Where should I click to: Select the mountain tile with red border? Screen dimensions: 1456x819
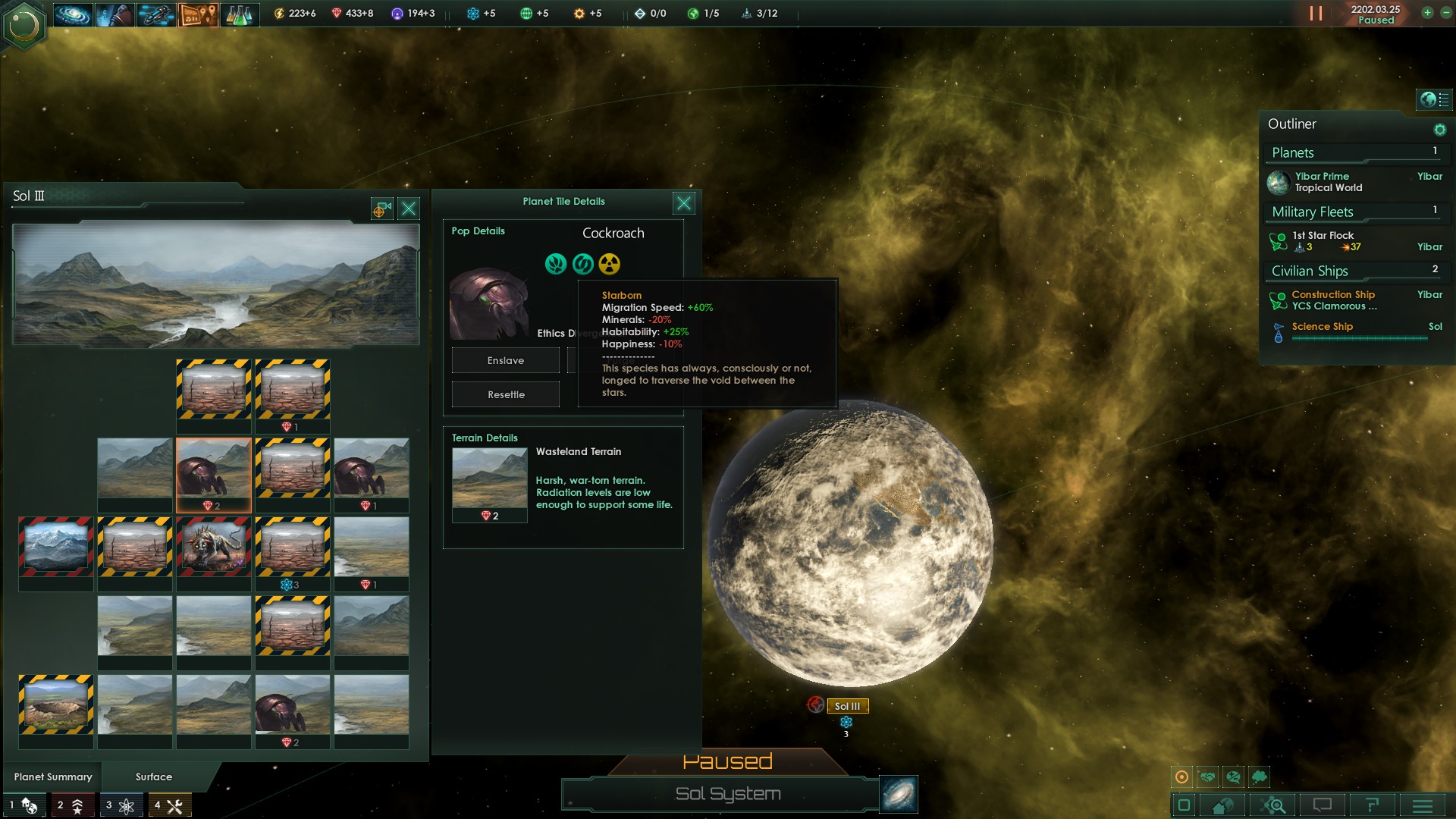pyautogui.click(x=56, y=548)
